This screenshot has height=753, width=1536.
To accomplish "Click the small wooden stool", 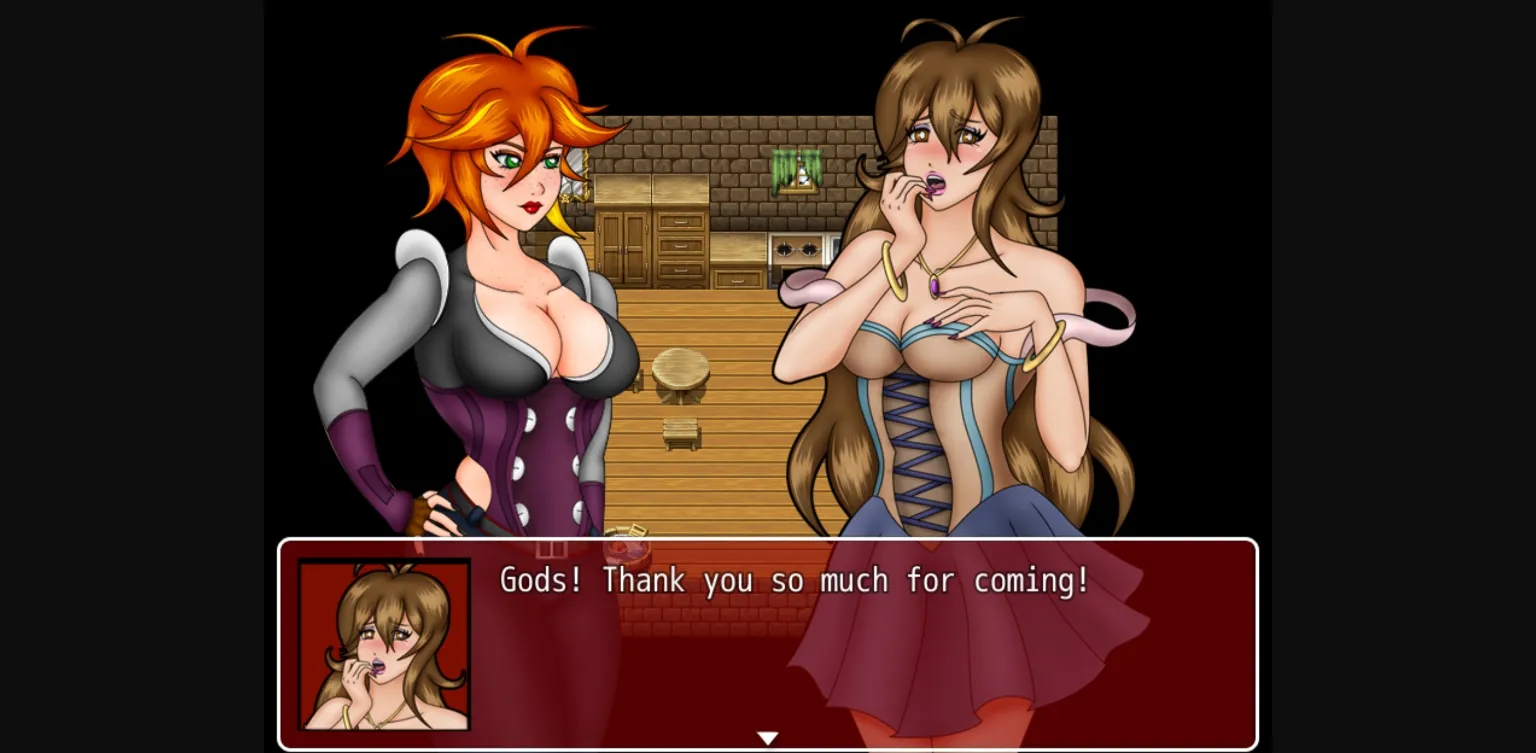I will 684,432.
